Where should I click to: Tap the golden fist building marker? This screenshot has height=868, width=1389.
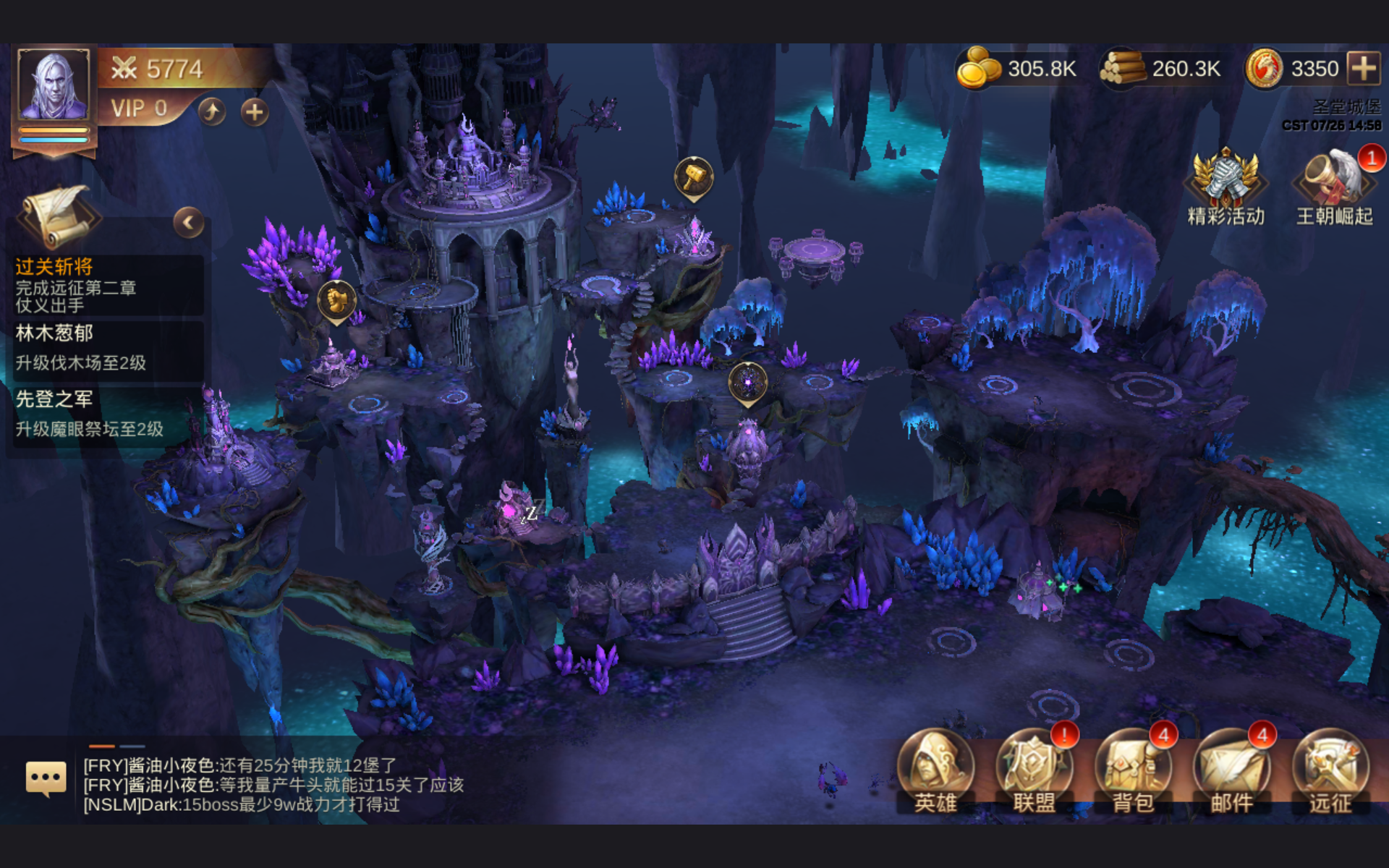(336, 299)
